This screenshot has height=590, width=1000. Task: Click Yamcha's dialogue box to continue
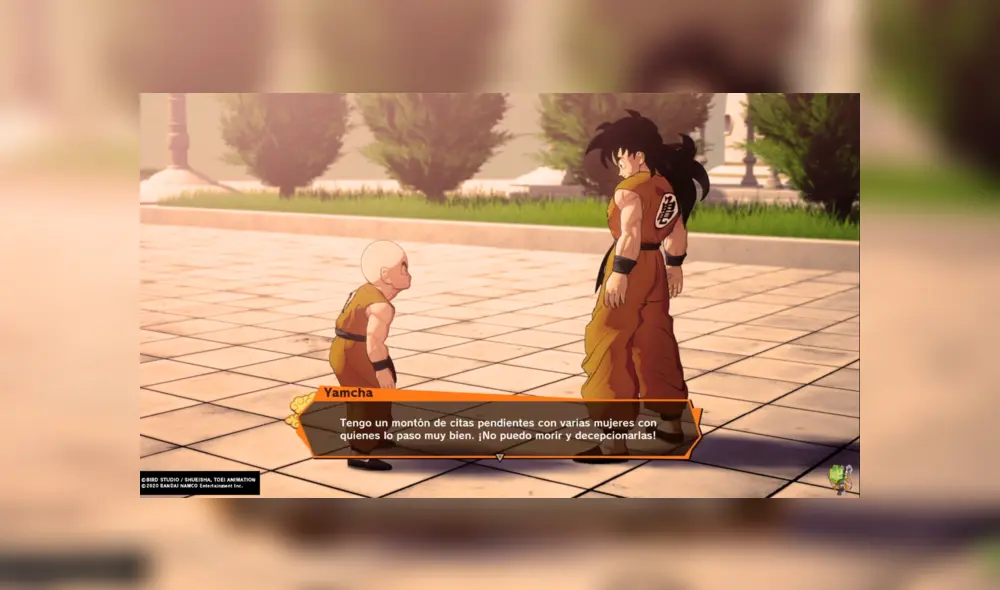click(496, 428)
